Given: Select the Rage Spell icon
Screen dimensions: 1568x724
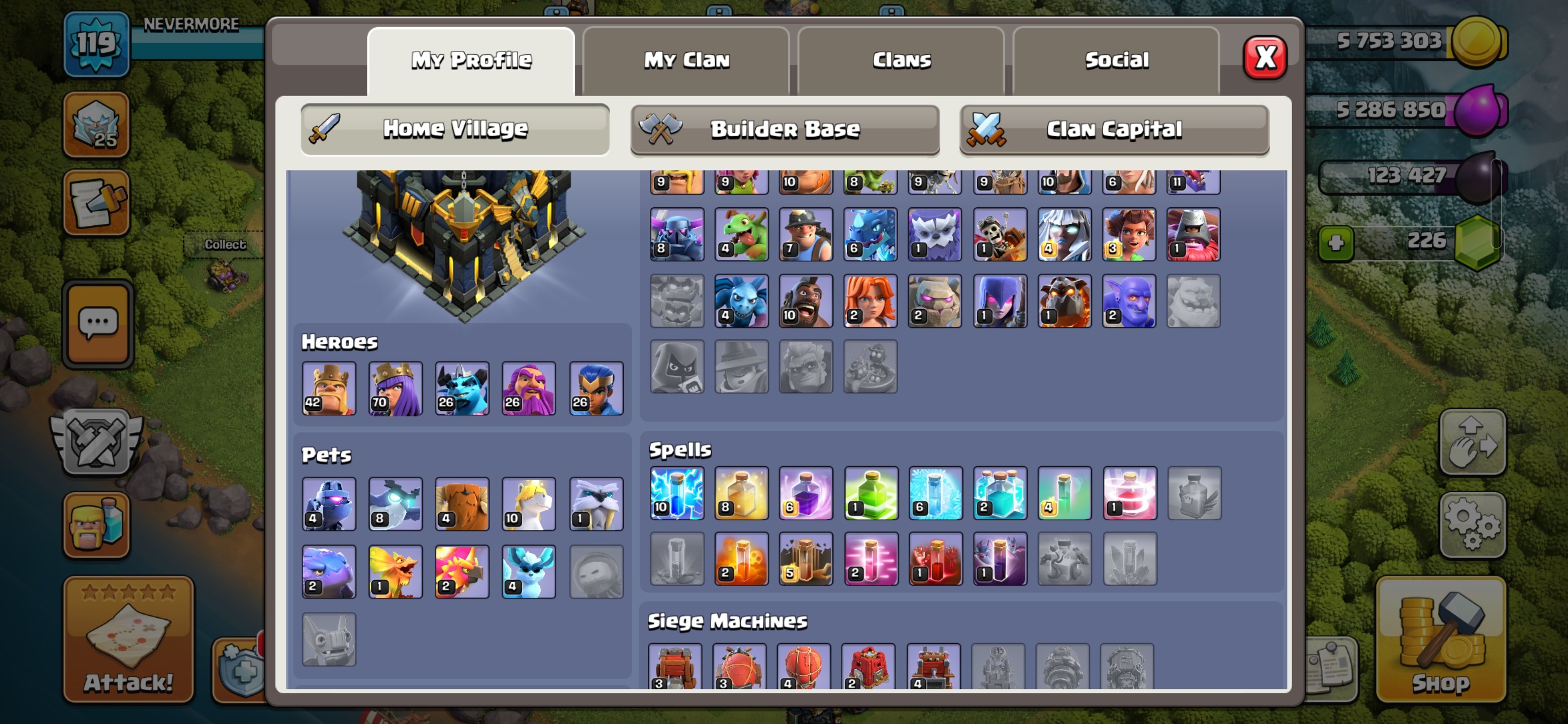Looking at the screenshot, I should click(807, 494).
